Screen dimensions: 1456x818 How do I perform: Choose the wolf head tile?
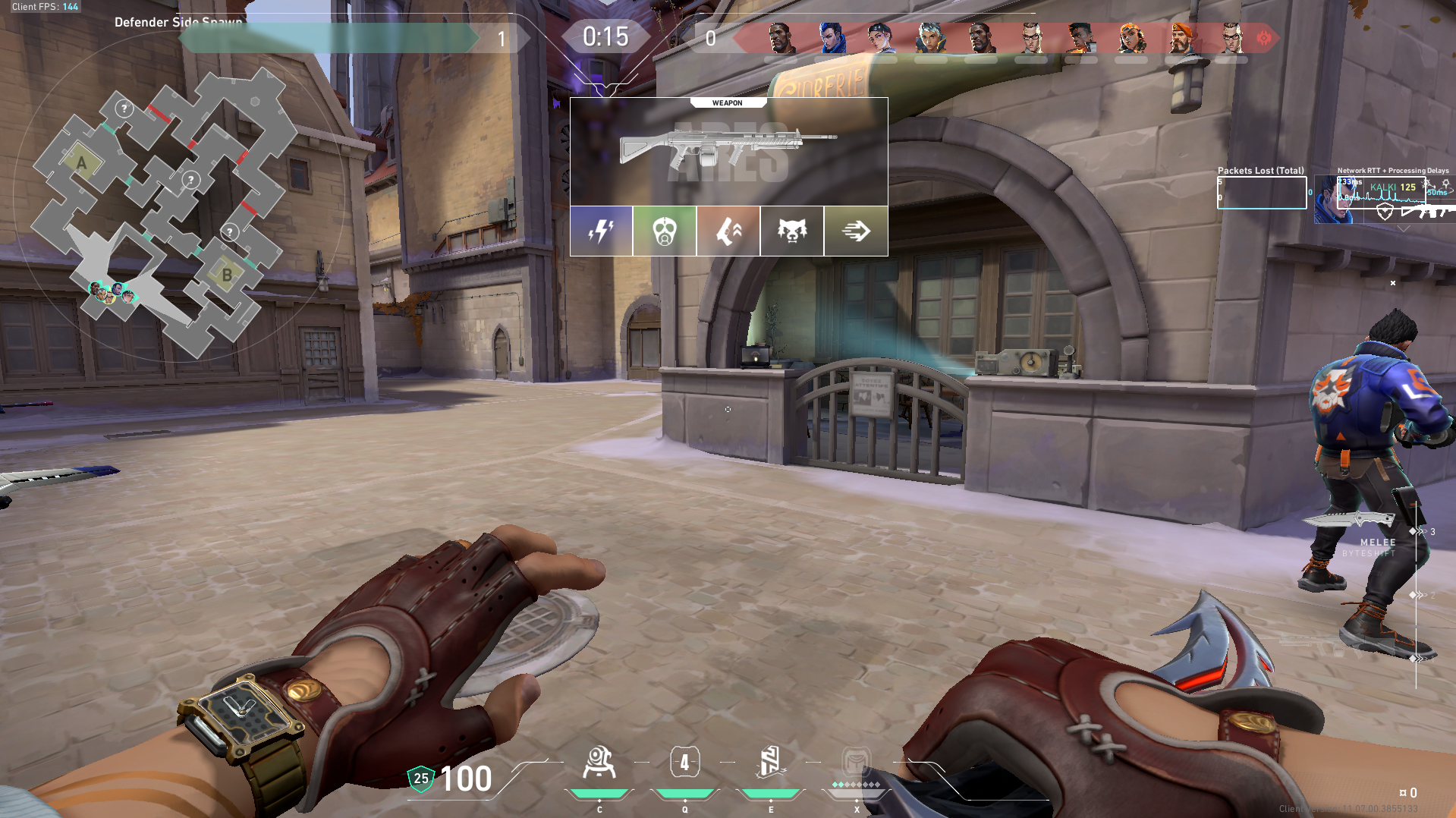792,231
